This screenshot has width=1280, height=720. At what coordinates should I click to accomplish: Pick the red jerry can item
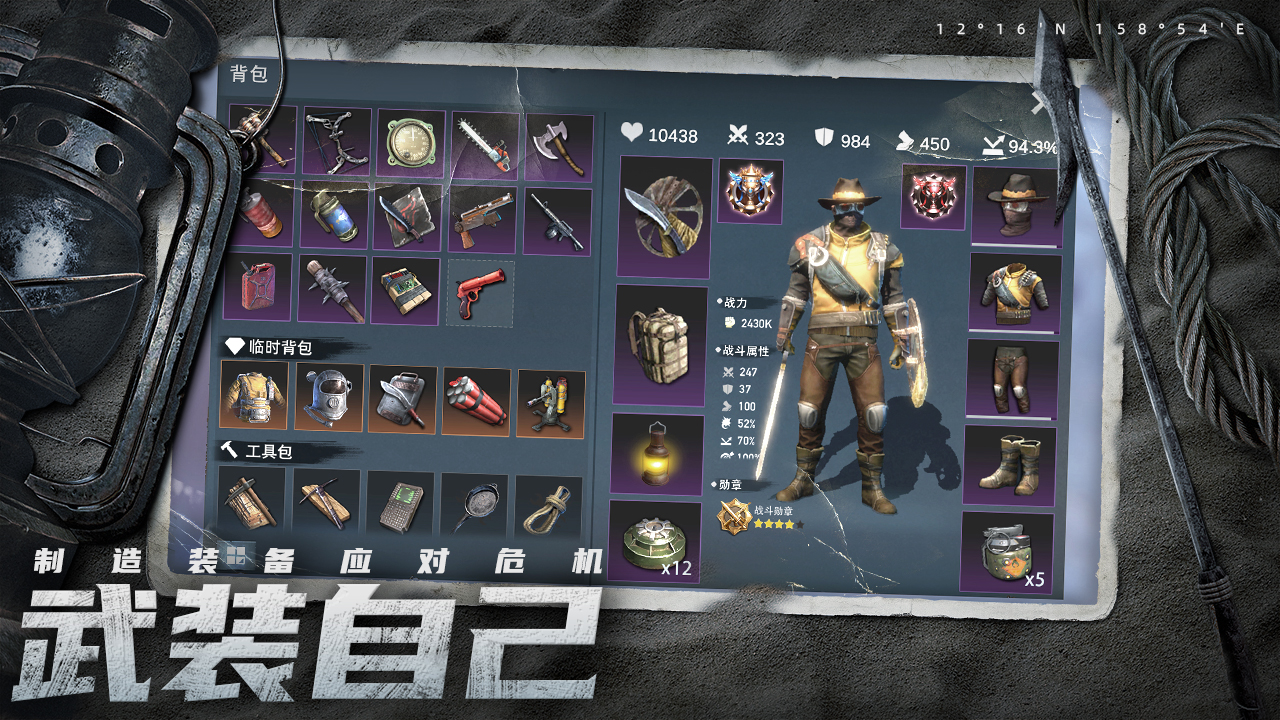point(258,286)
